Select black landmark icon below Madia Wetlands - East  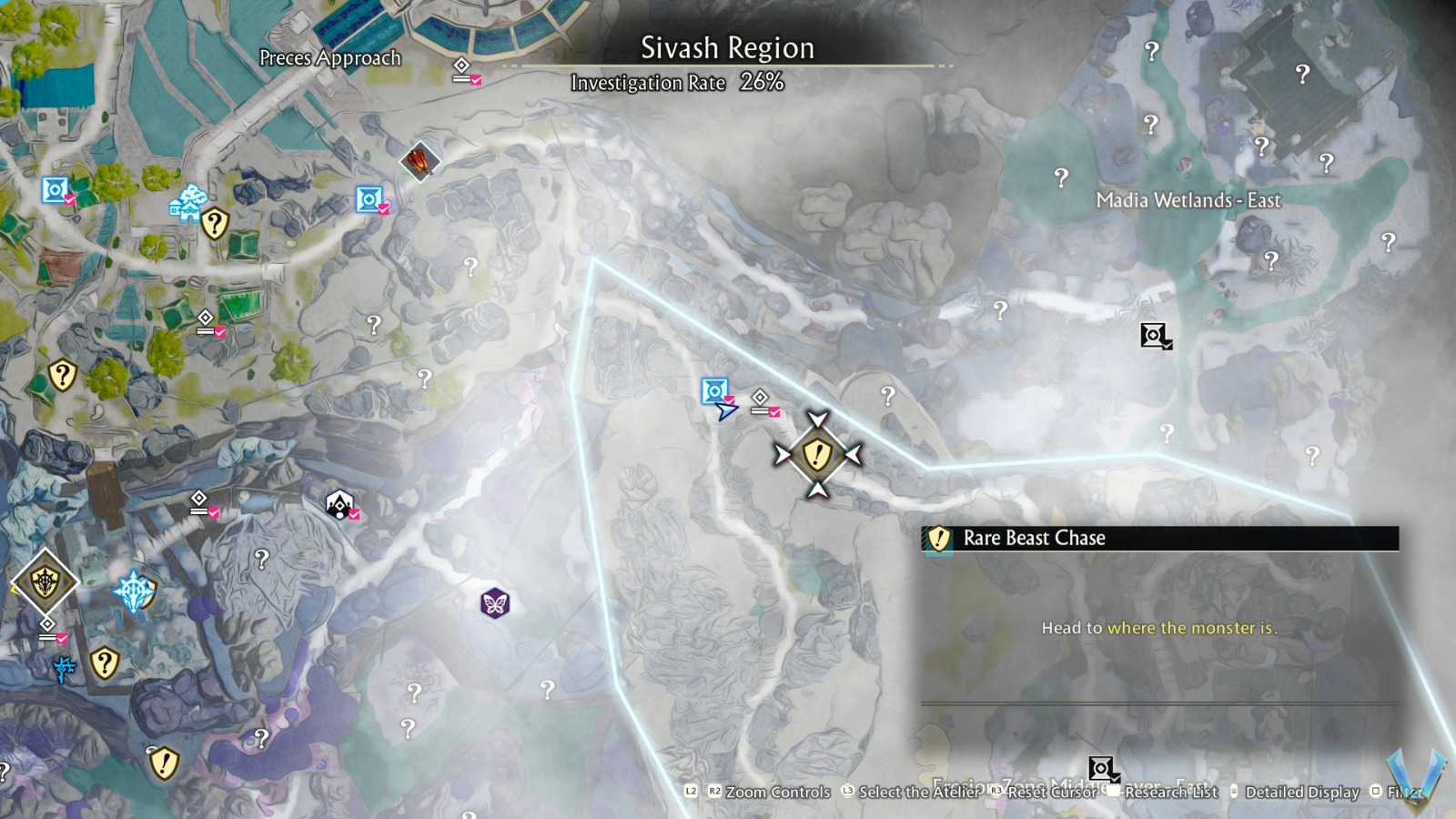(x=1154, y=335)
